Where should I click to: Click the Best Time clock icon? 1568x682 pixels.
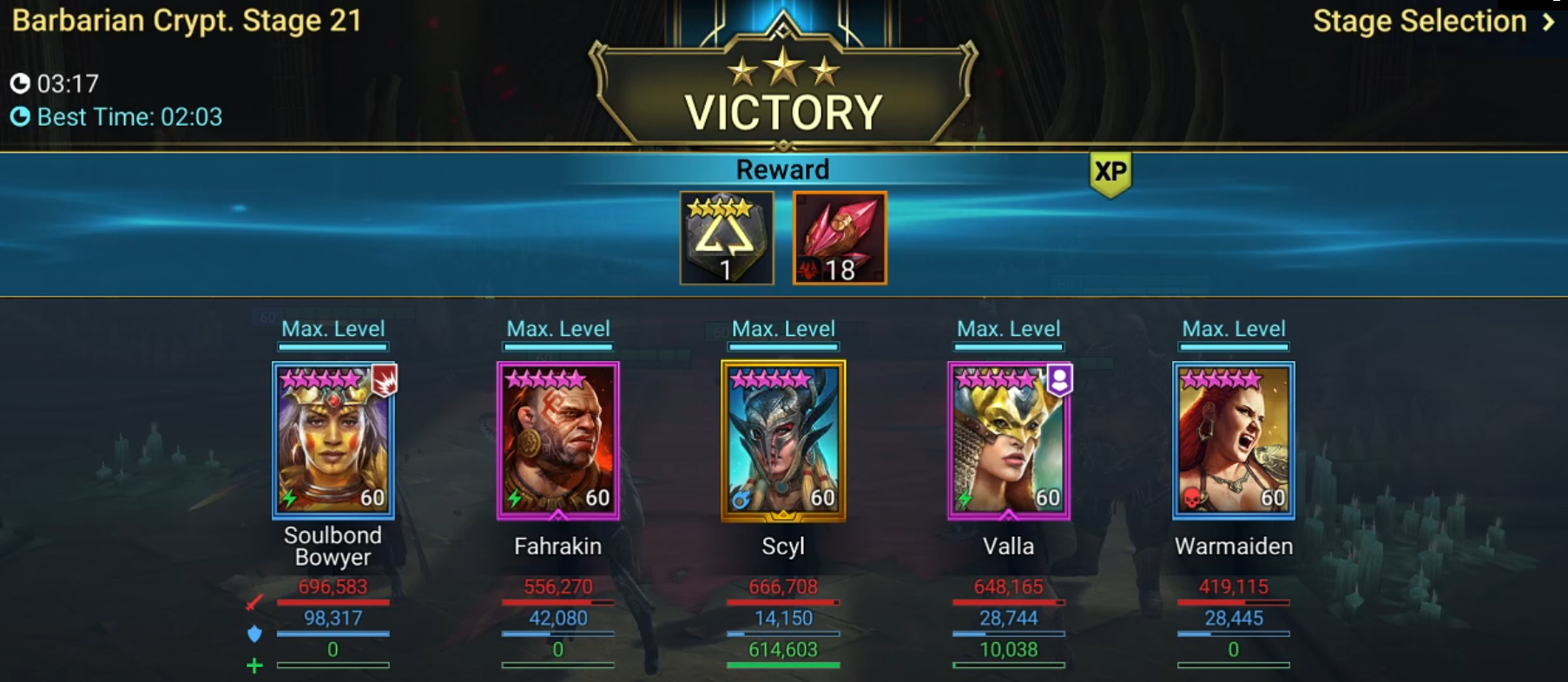[19, 116]
